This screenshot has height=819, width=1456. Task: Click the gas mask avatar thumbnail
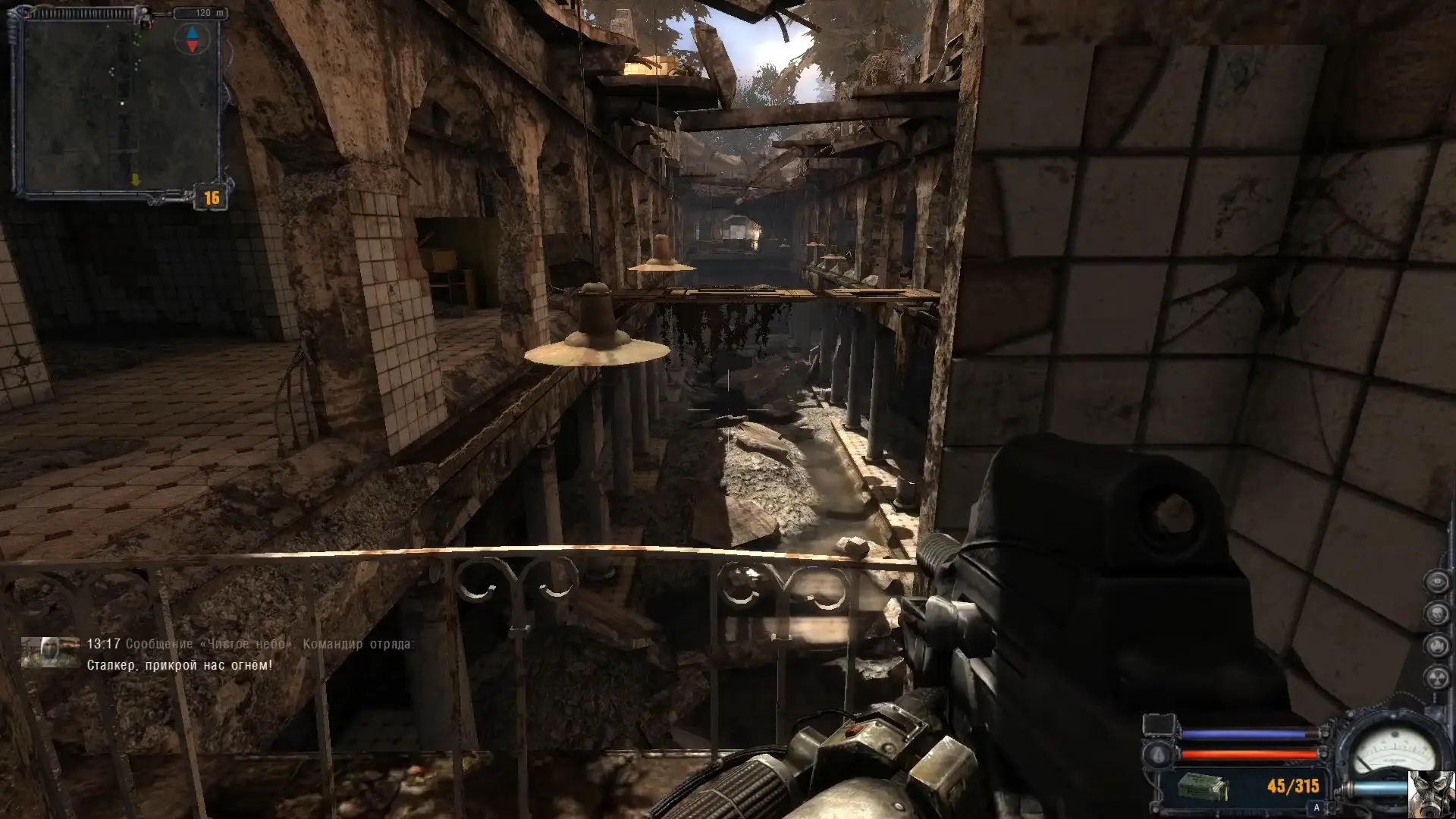[1431, 795]
